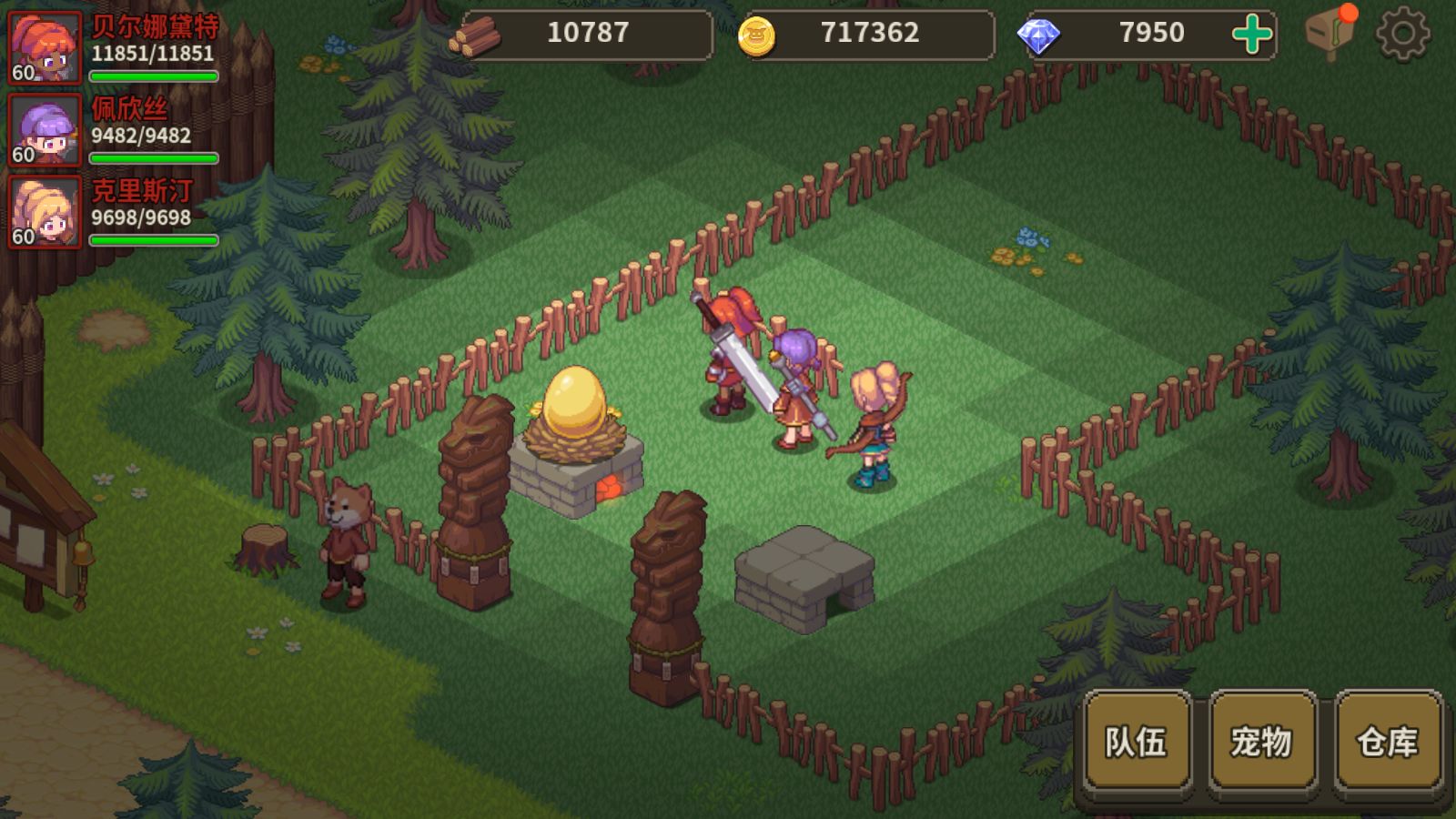The image size is (1456, 819).
Task: Open the 宠物 pet menu
Action: click(x=1261, y=742)
